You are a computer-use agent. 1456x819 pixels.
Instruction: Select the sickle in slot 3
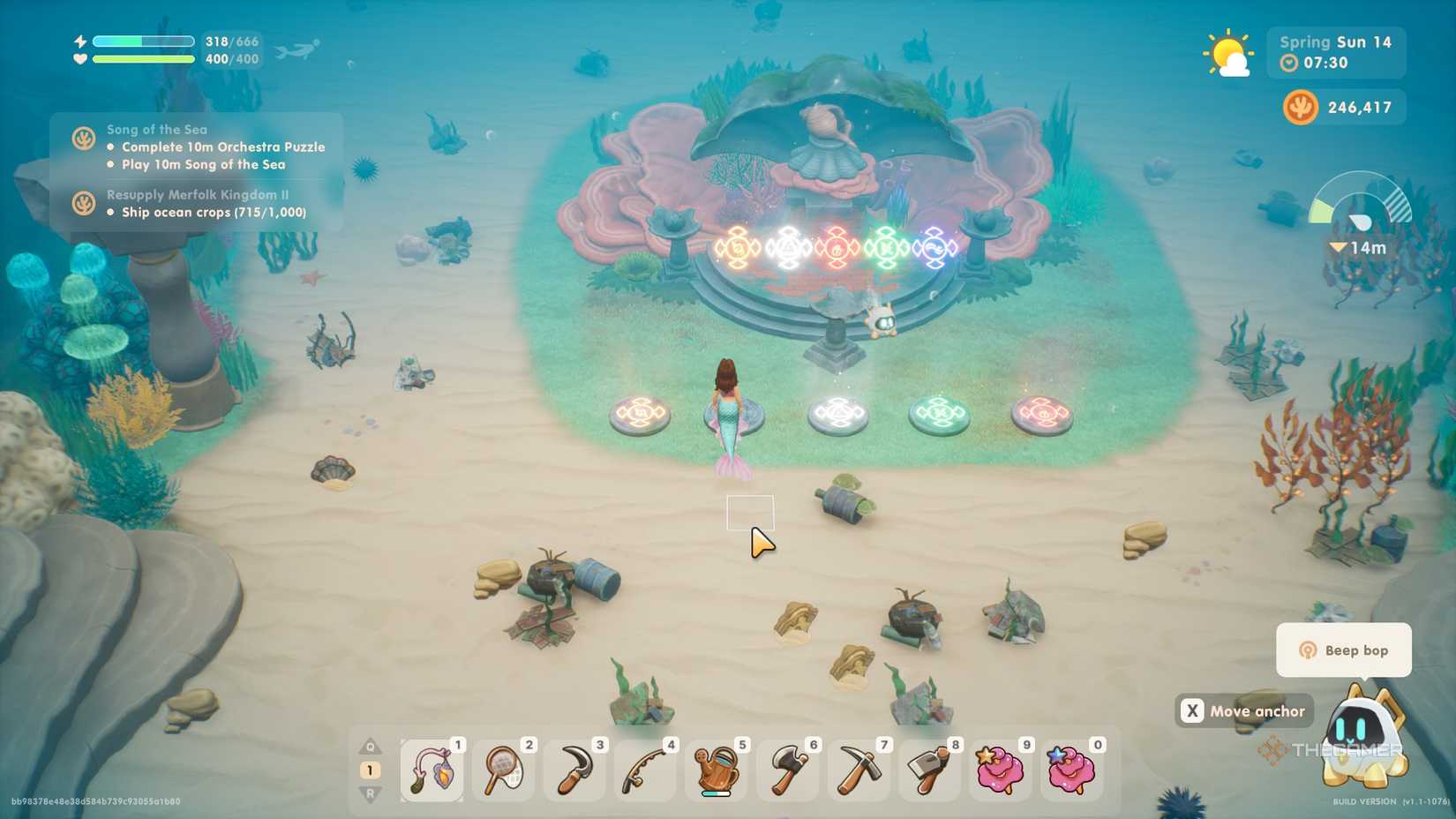tap(574, 768)
